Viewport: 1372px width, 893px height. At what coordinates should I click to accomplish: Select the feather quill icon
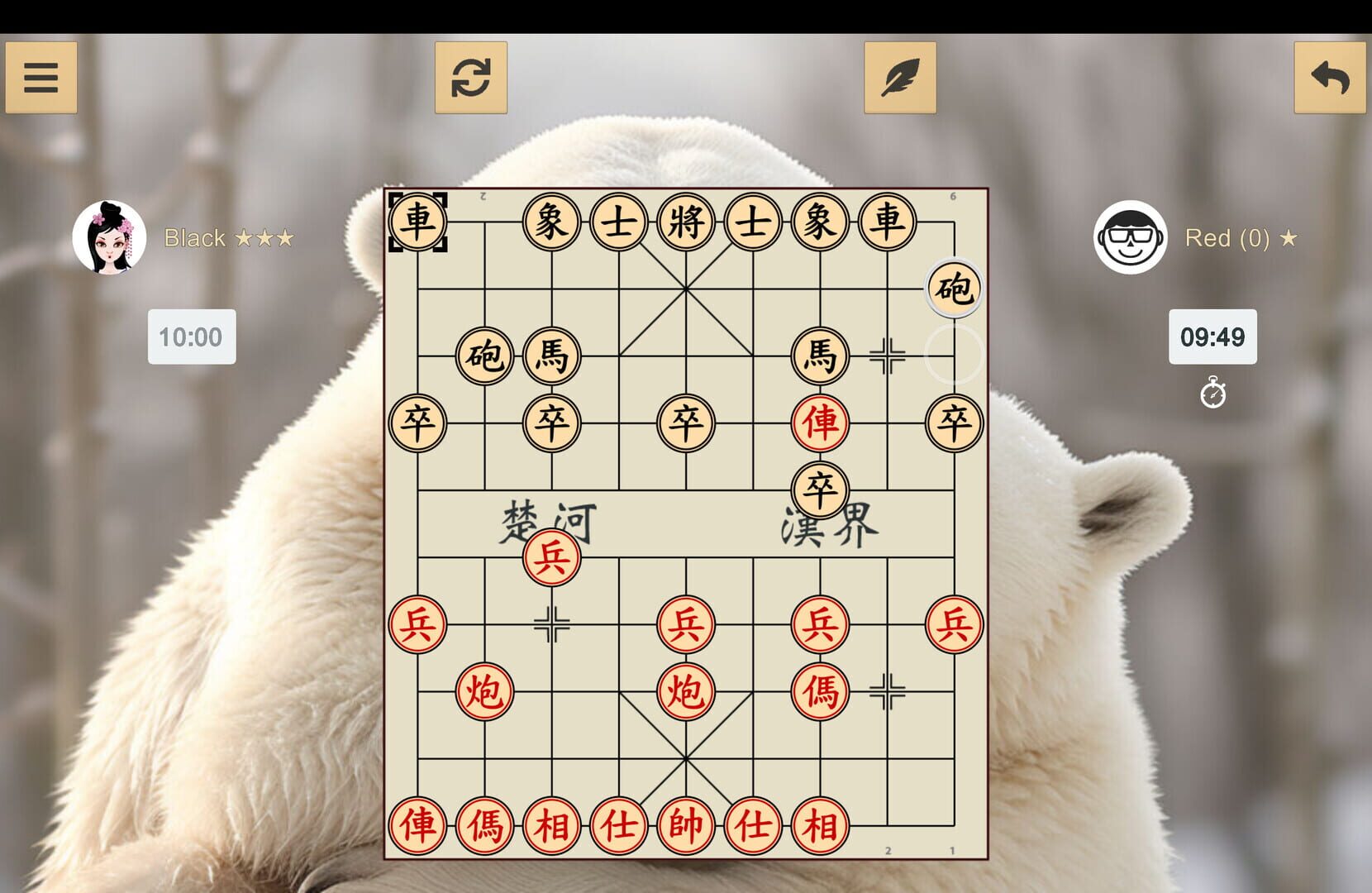pyautogui.click(x=902, y=77)
